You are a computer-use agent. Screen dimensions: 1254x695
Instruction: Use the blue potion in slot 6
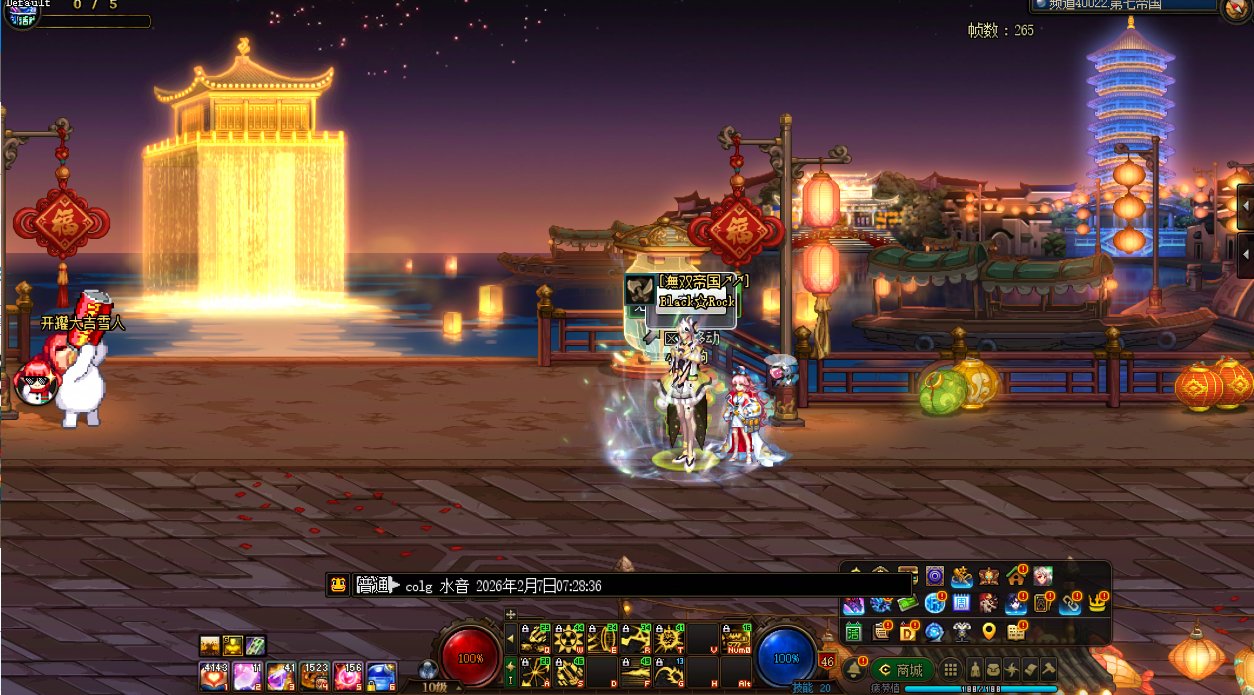(x=381, y=677)
